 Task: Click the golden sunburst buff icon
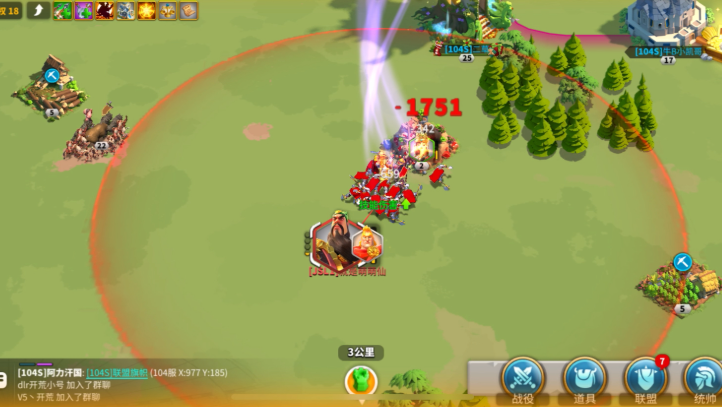(146, 11)
